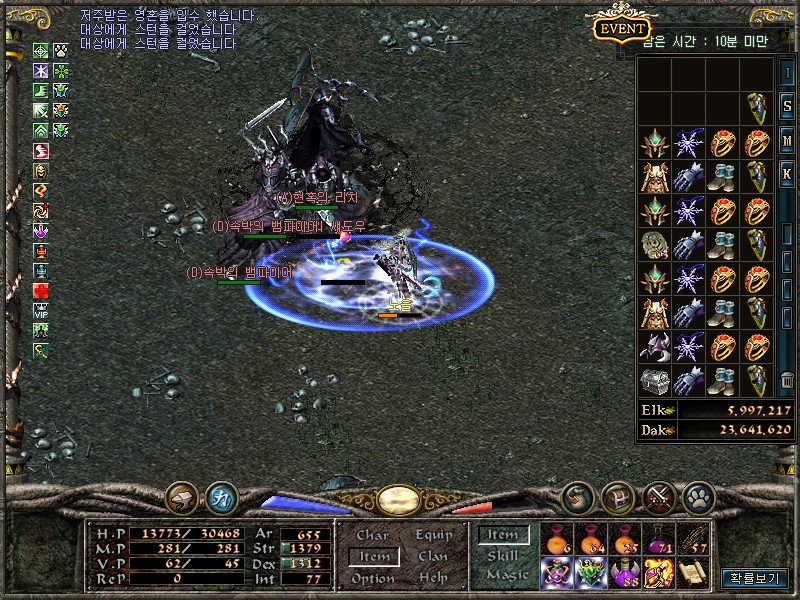Open the Clan menu
The image size is (800, 600).
pos(433,557)
